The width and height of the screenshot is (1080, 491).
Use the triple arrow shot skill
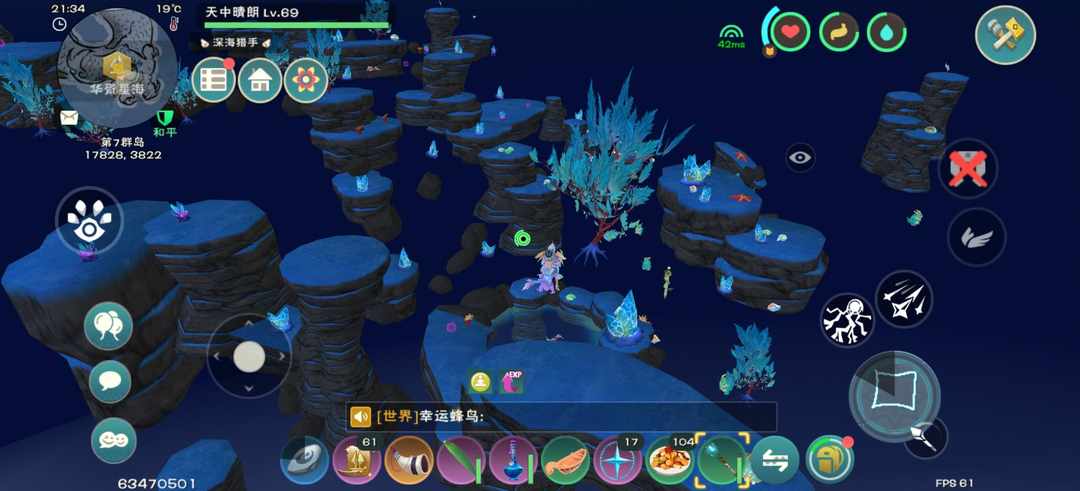coord(904,299)
